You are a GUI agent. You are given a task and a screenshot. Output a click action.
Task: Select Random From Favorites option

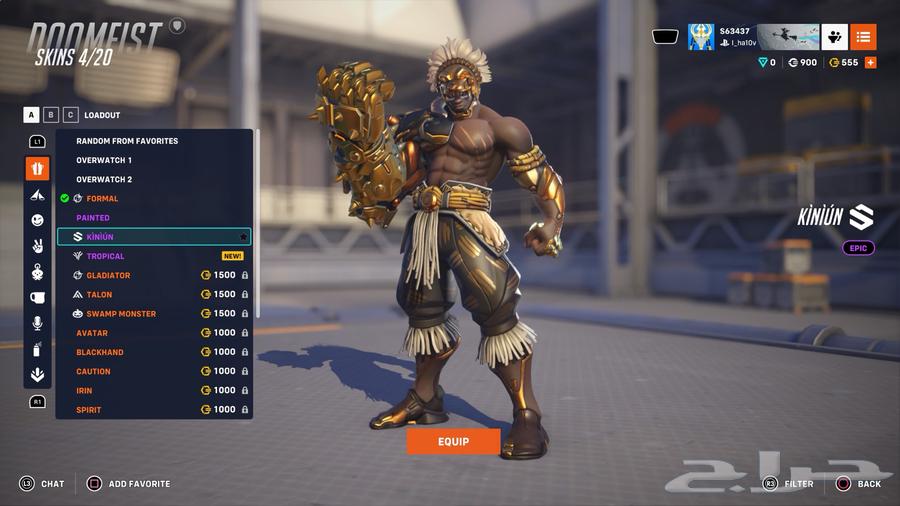point(127,141)
